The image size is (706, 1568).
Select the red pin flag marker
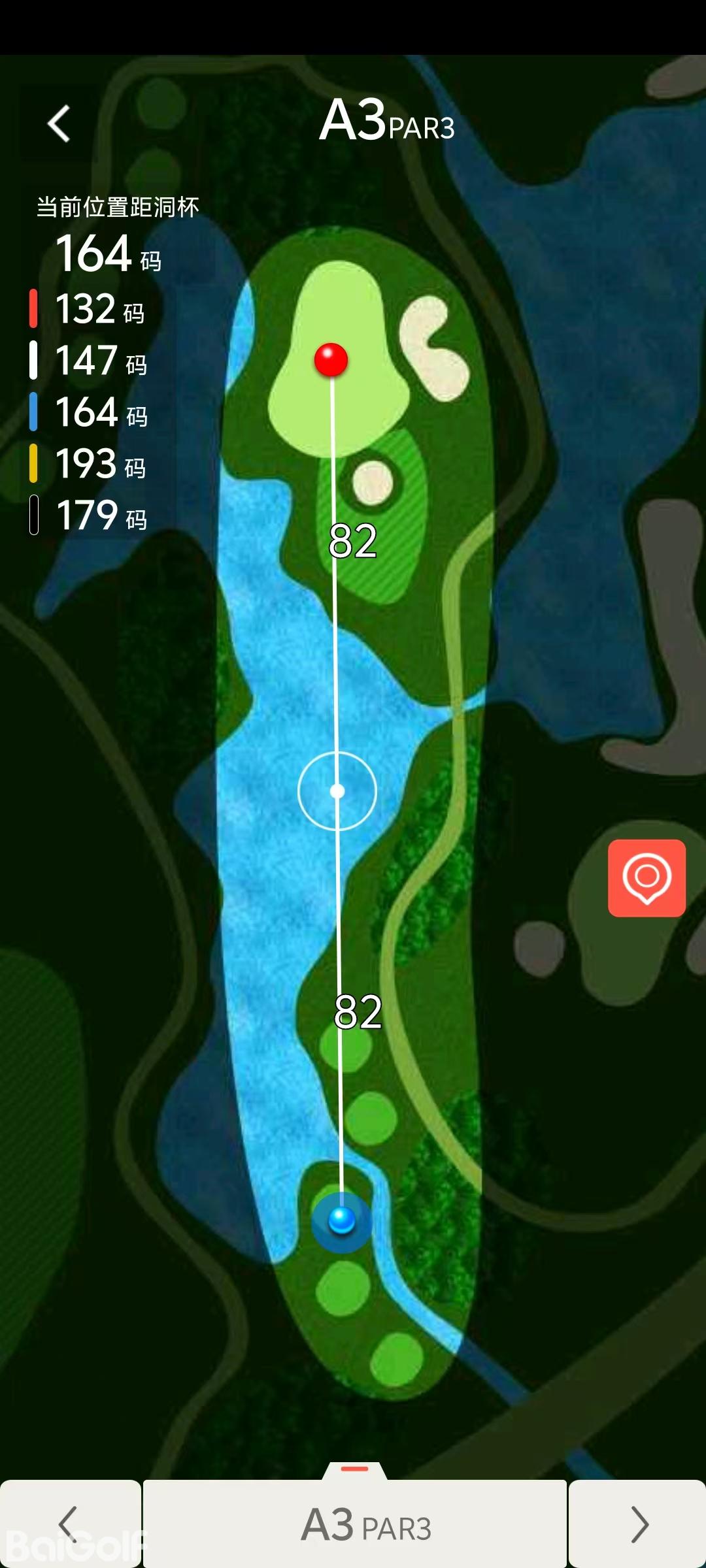tap(331, 359)
